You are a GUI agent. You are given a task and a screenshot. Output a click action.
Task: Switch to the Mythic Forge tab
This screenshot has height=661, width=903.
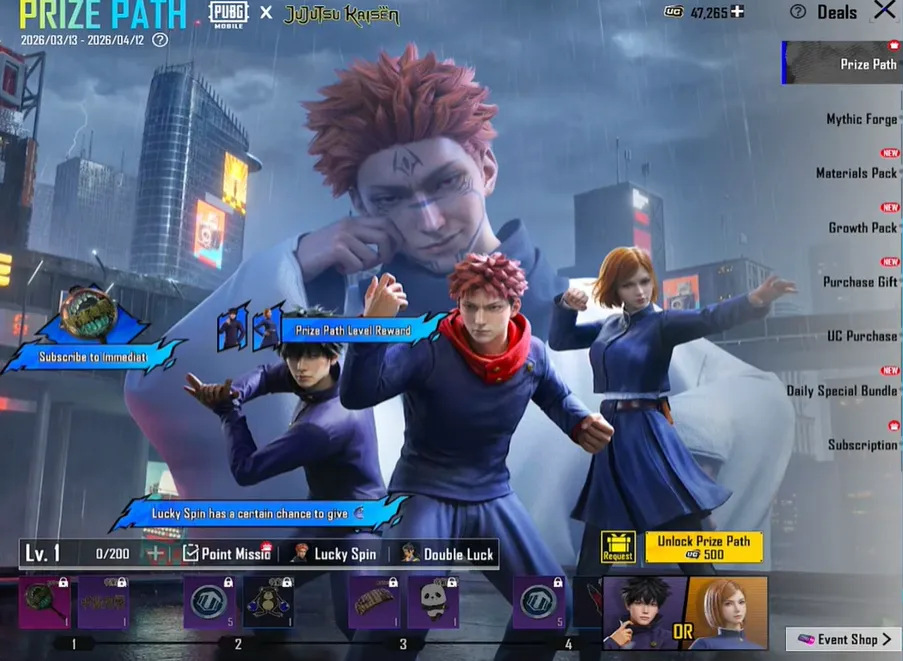coord(861,119)
